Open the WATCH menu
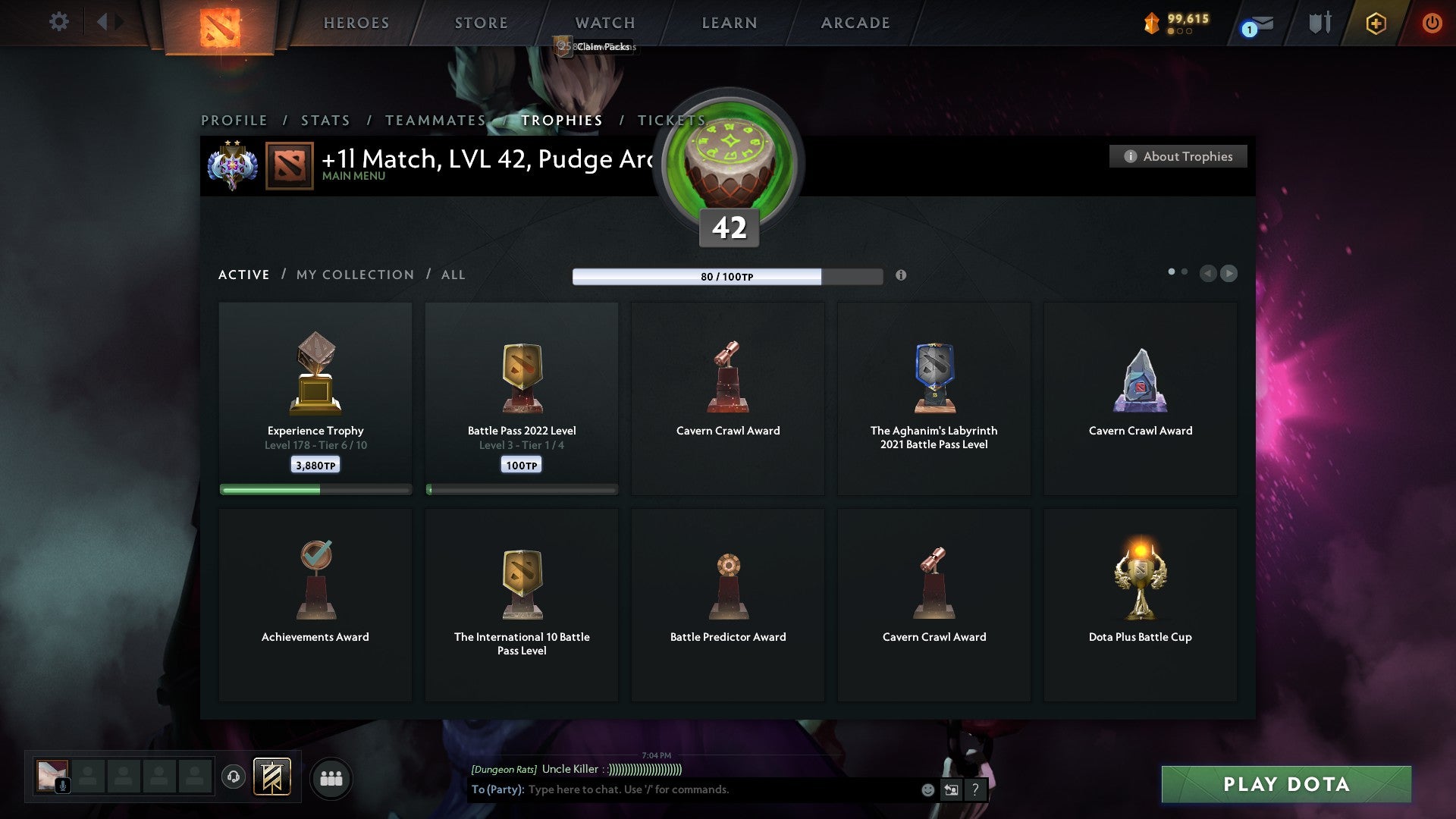 [604, 23]
